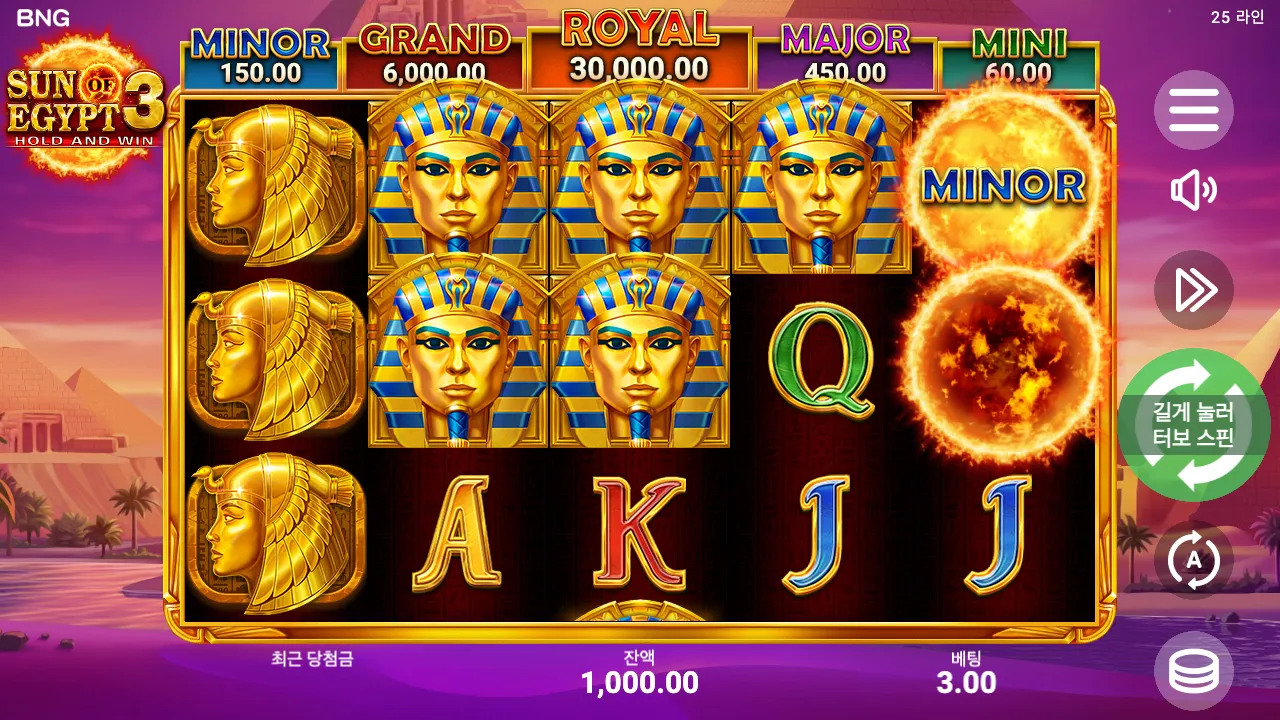Viewport: 1280px width, 720px height.
Task: Select the MINOR sun bonus symbol
Action: [1005, 185]
